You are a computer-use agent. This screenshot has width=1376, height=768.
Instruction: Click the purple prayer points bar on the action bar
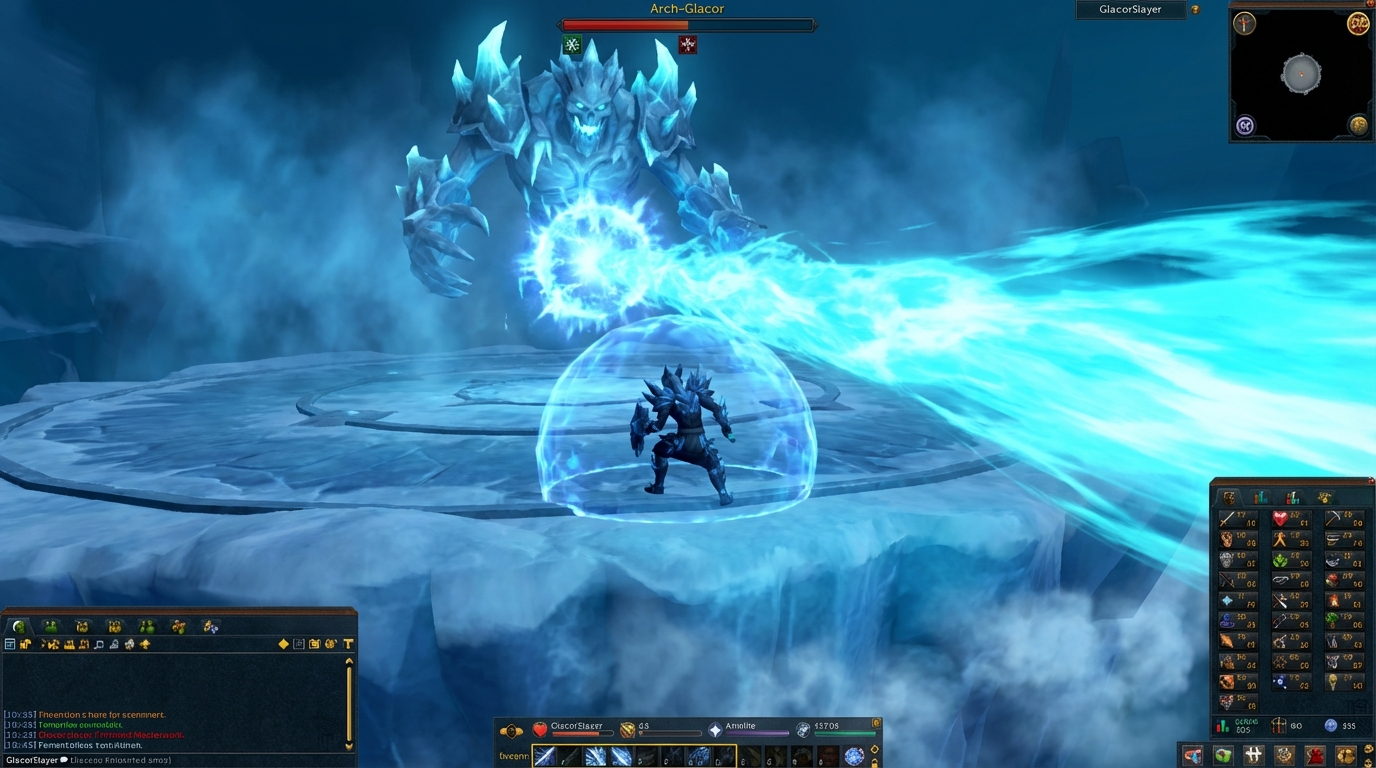tap(757, 733)
